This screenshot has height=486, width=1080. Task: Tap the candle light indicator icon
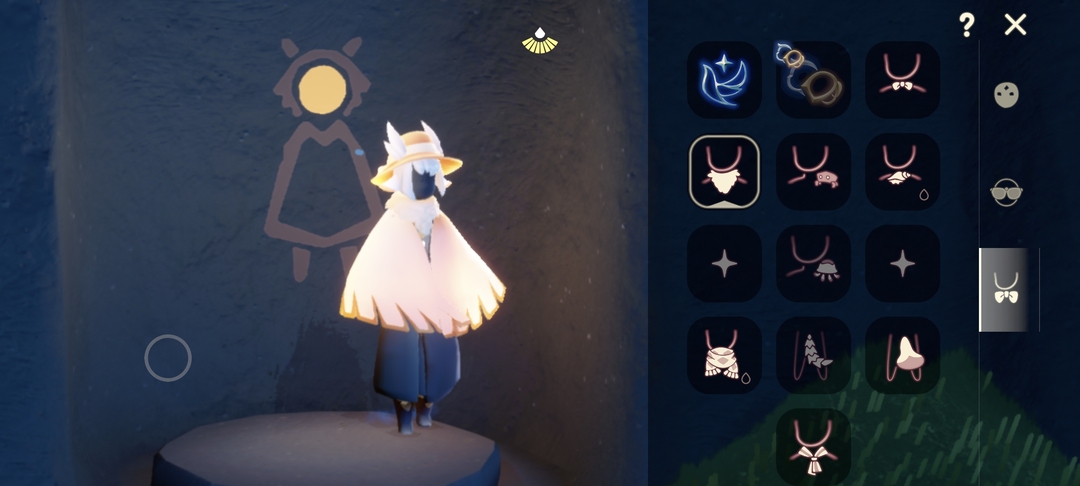pos(540,40)
